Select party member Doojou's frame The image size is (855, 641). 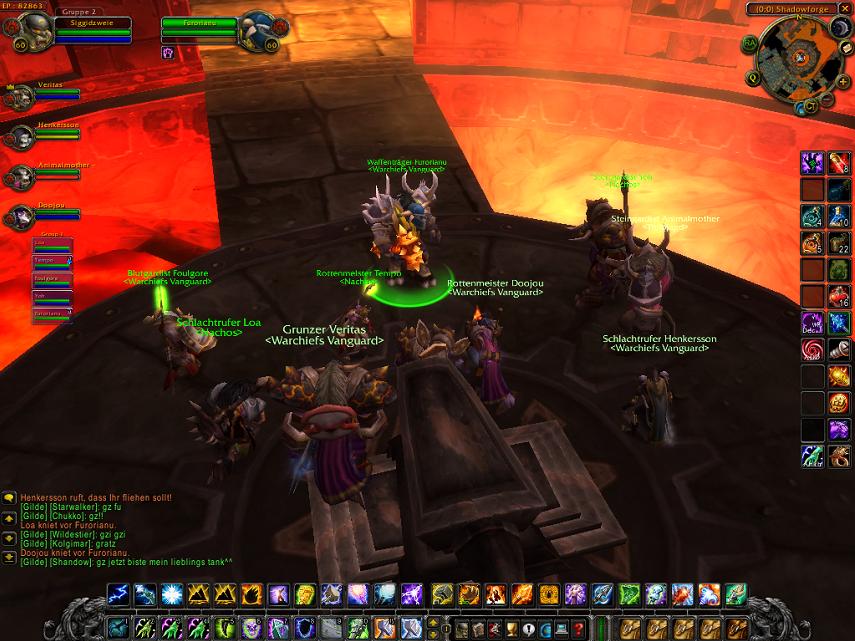20,217
